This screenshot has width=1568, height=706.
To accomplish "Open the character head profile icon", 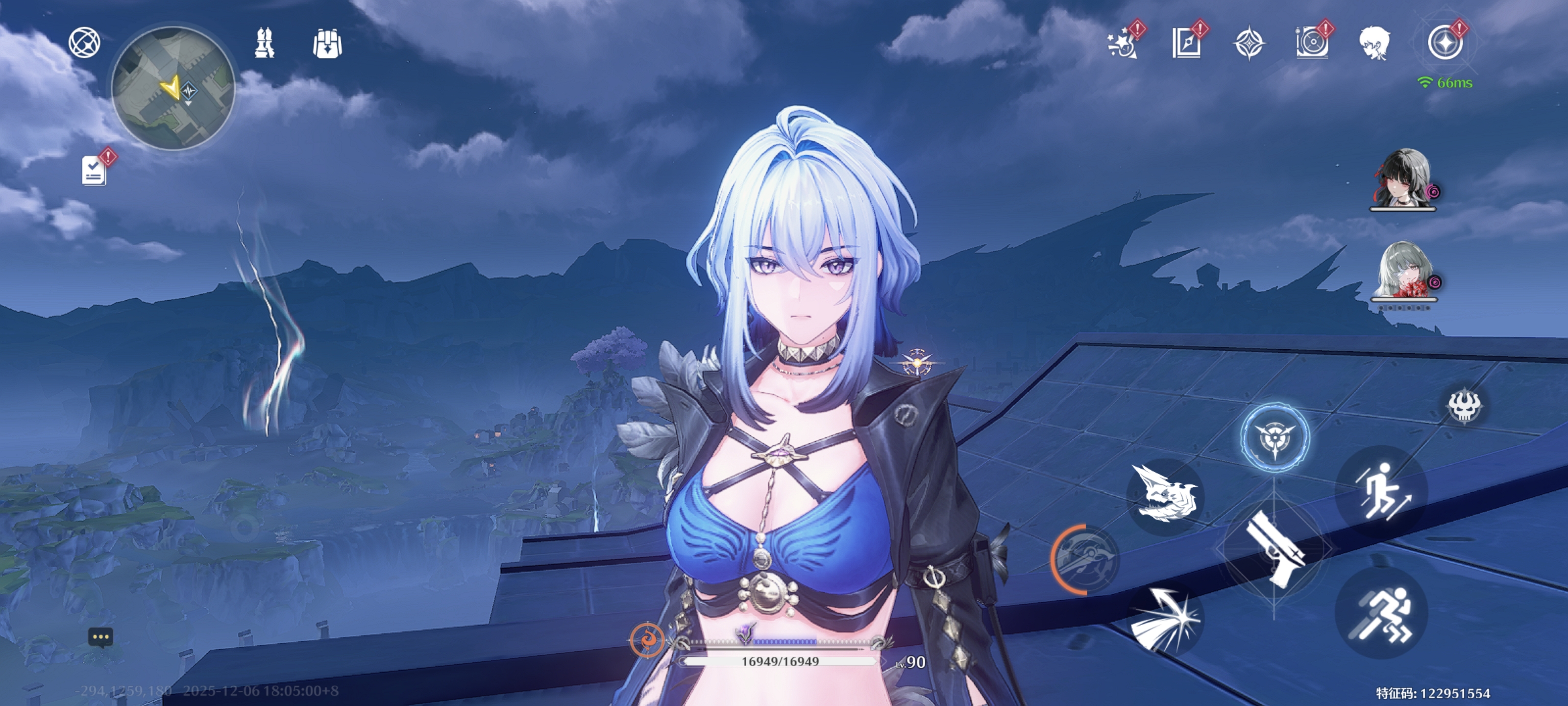I will pos(1374,44).
